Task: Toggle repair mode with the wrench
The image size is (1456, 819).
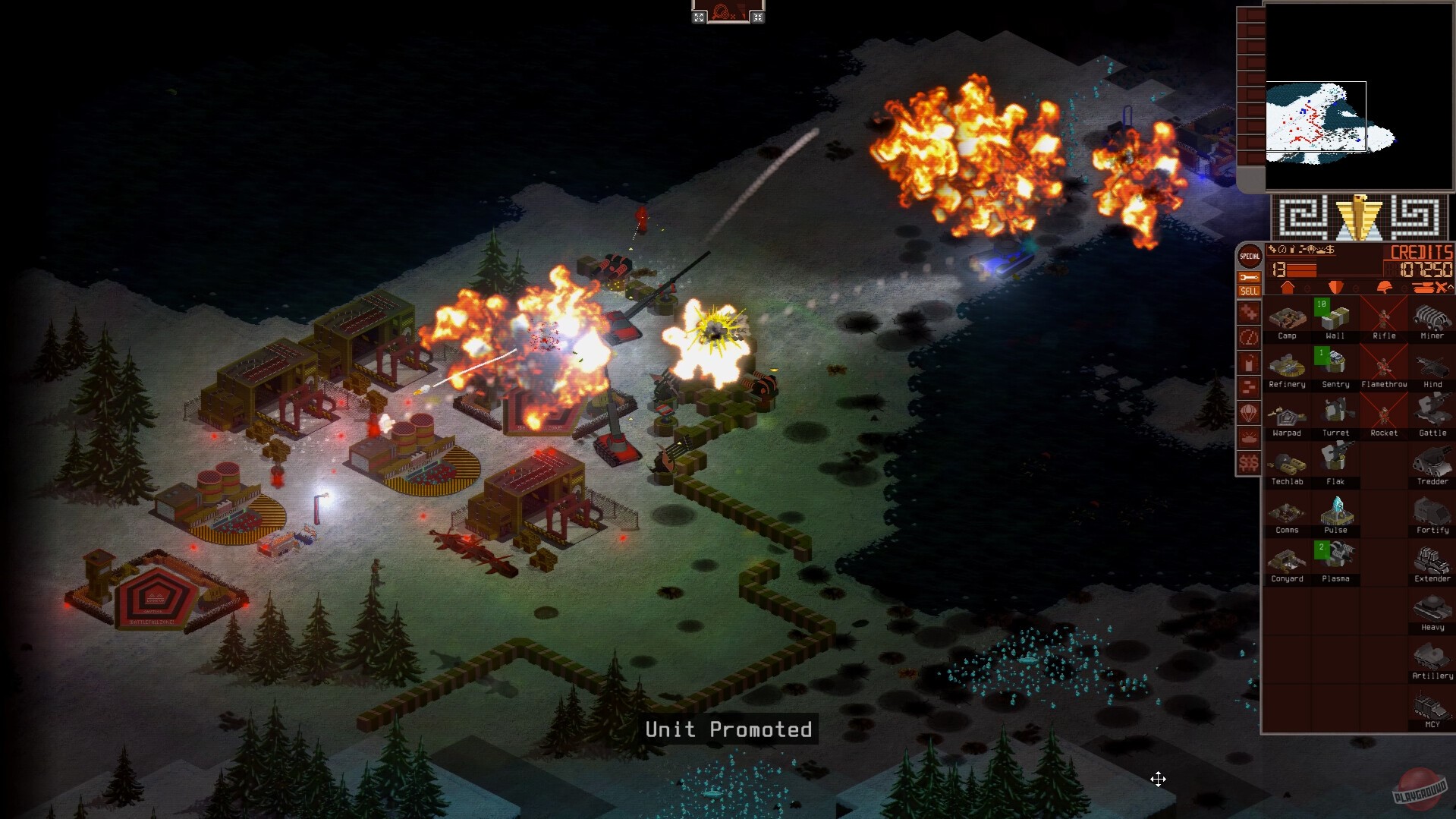Action: (x=1249, y=278)
